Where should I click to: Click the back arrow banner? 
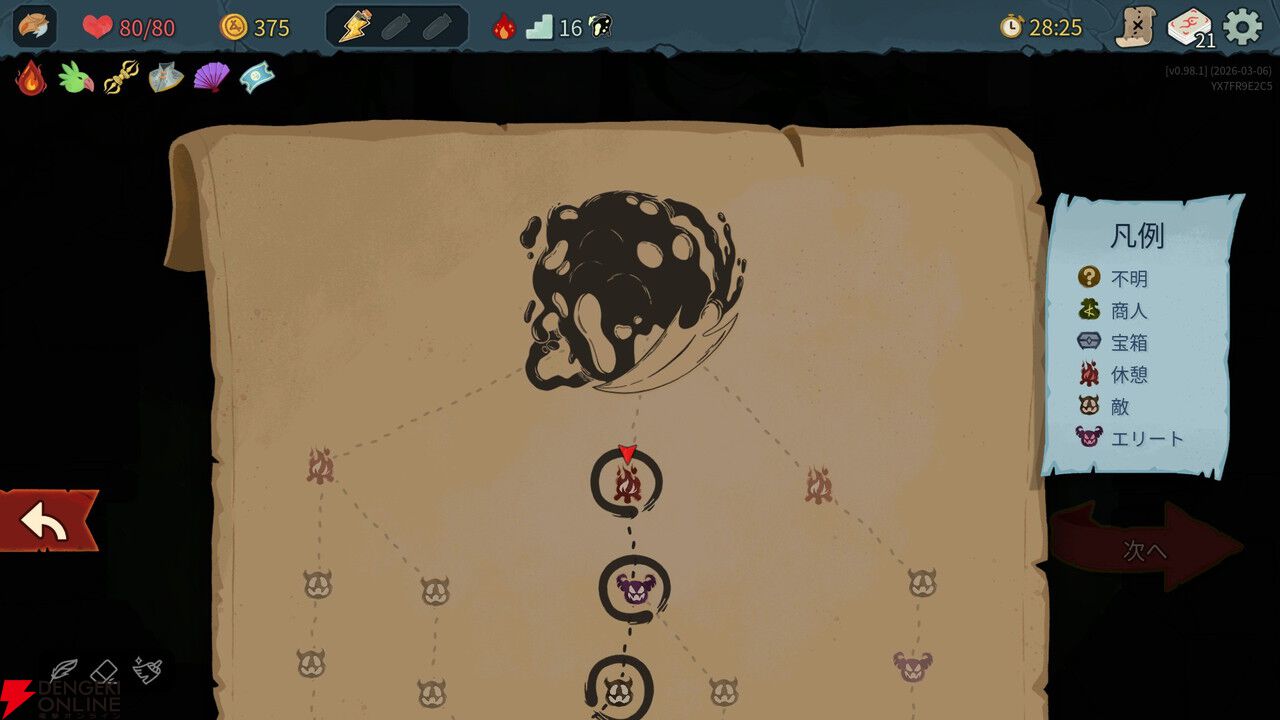(45, 521)
